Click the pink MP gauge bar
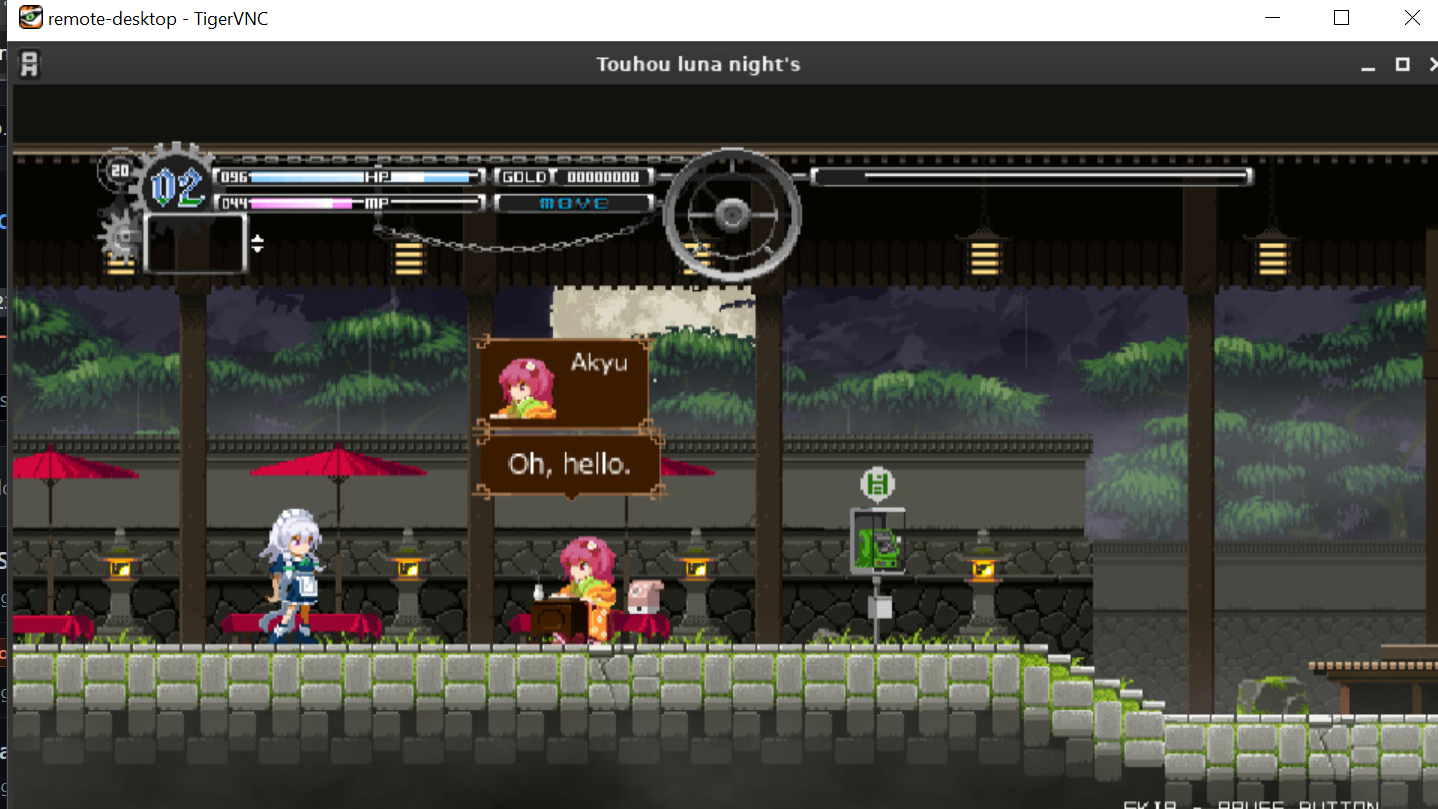 tap(300, 202)
